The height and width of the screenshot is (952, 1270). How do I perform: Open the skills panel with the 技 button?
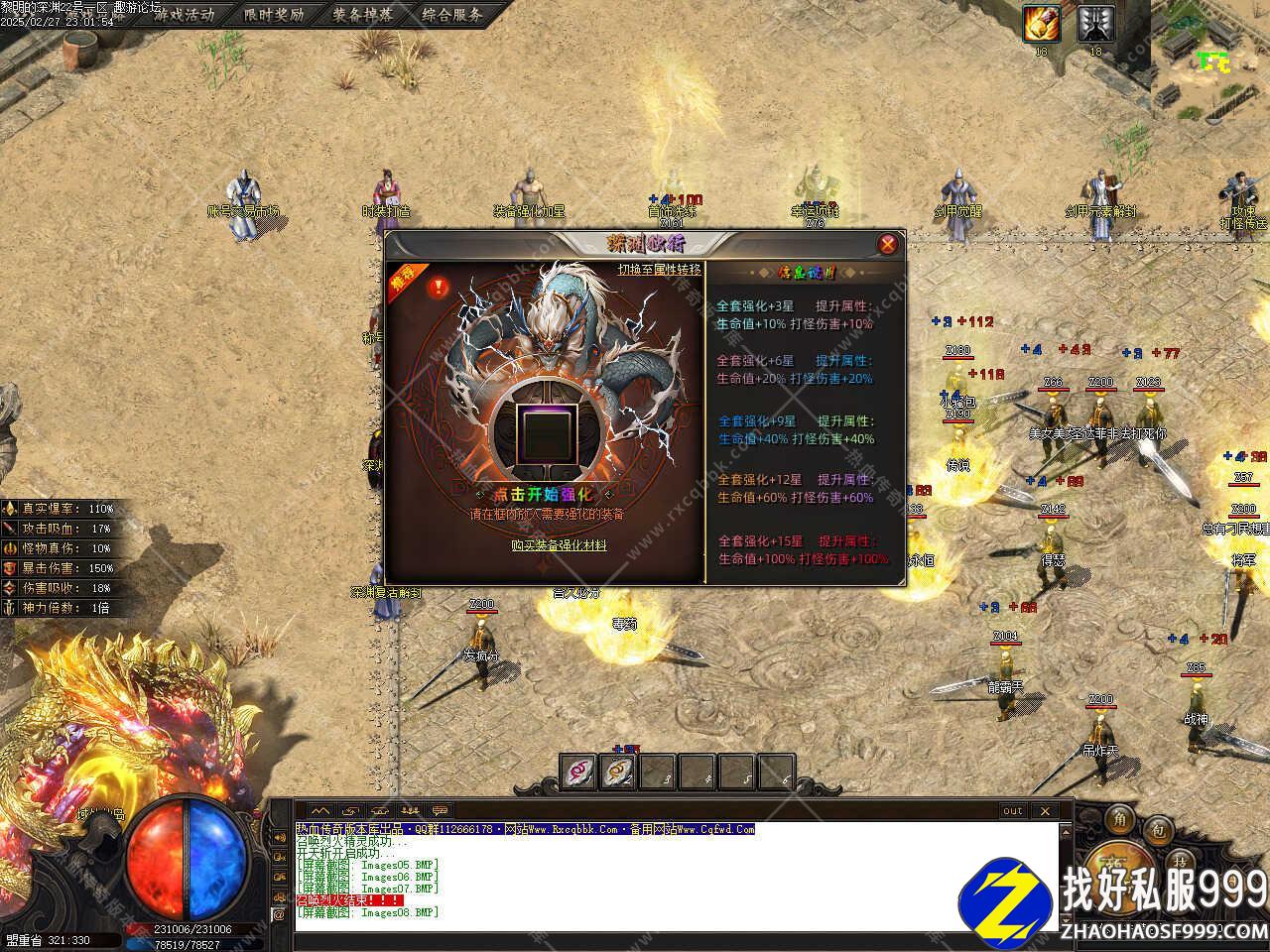[x=1180, y=859]
